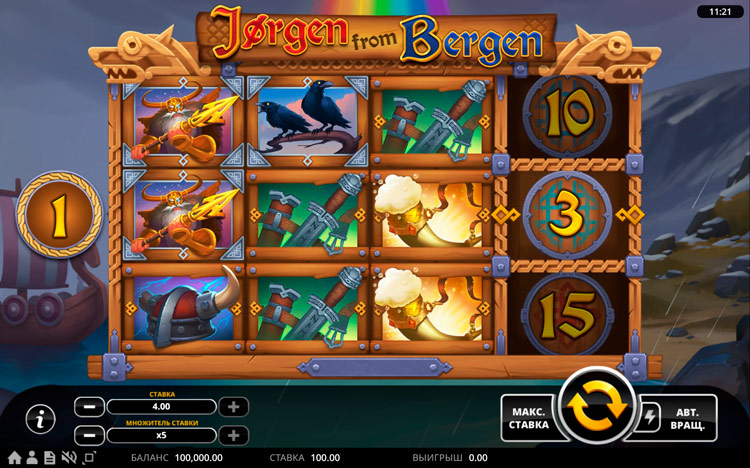Increase the СТАВКА bet amount

click(233, 407)
